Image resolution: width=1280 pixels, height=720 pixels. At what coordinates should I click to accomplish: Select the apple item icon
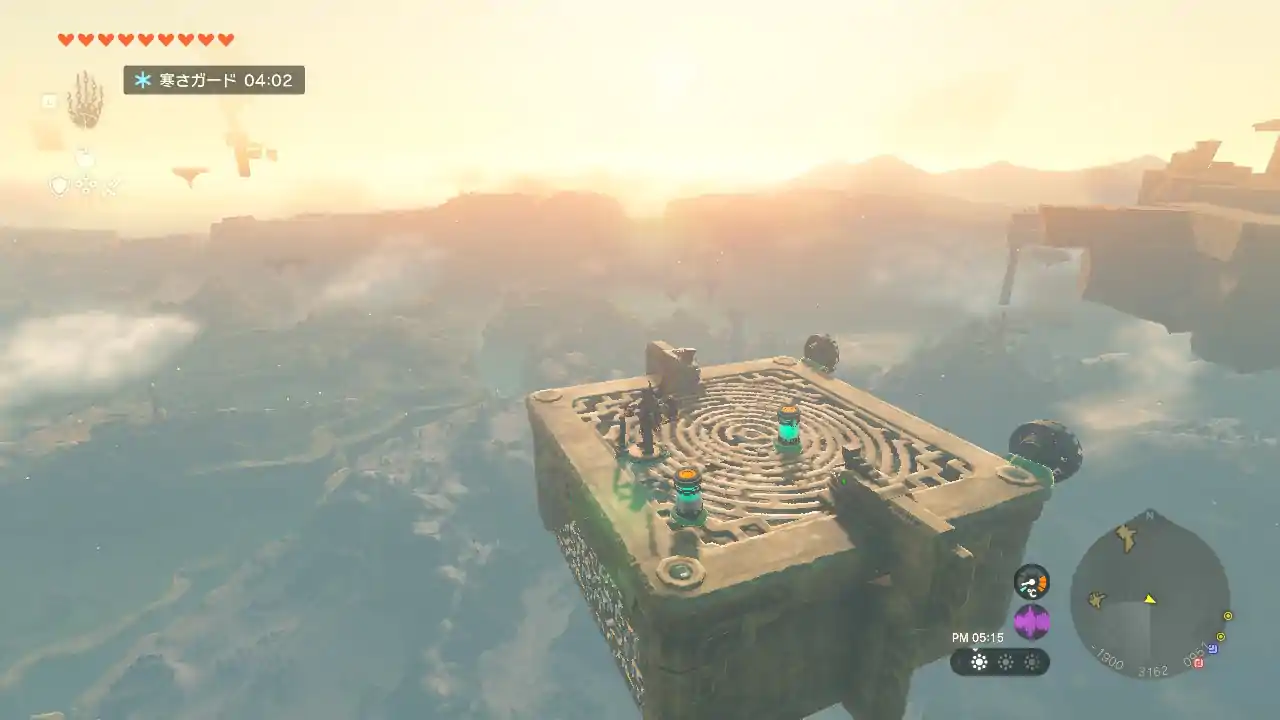pos(85,158)
